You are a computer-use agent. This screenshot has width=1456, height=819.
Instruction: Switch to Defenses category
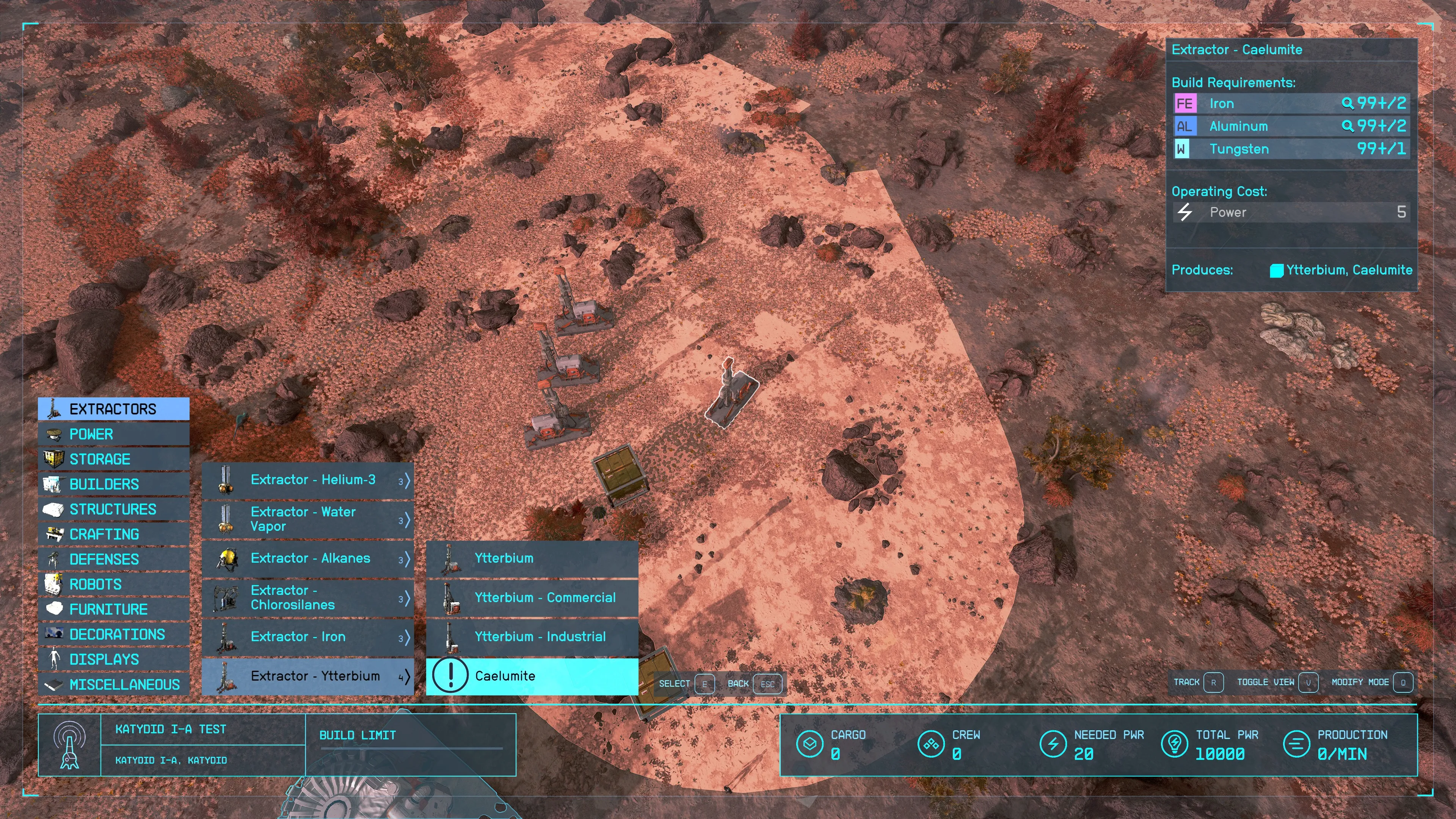[x=113, y=559]
